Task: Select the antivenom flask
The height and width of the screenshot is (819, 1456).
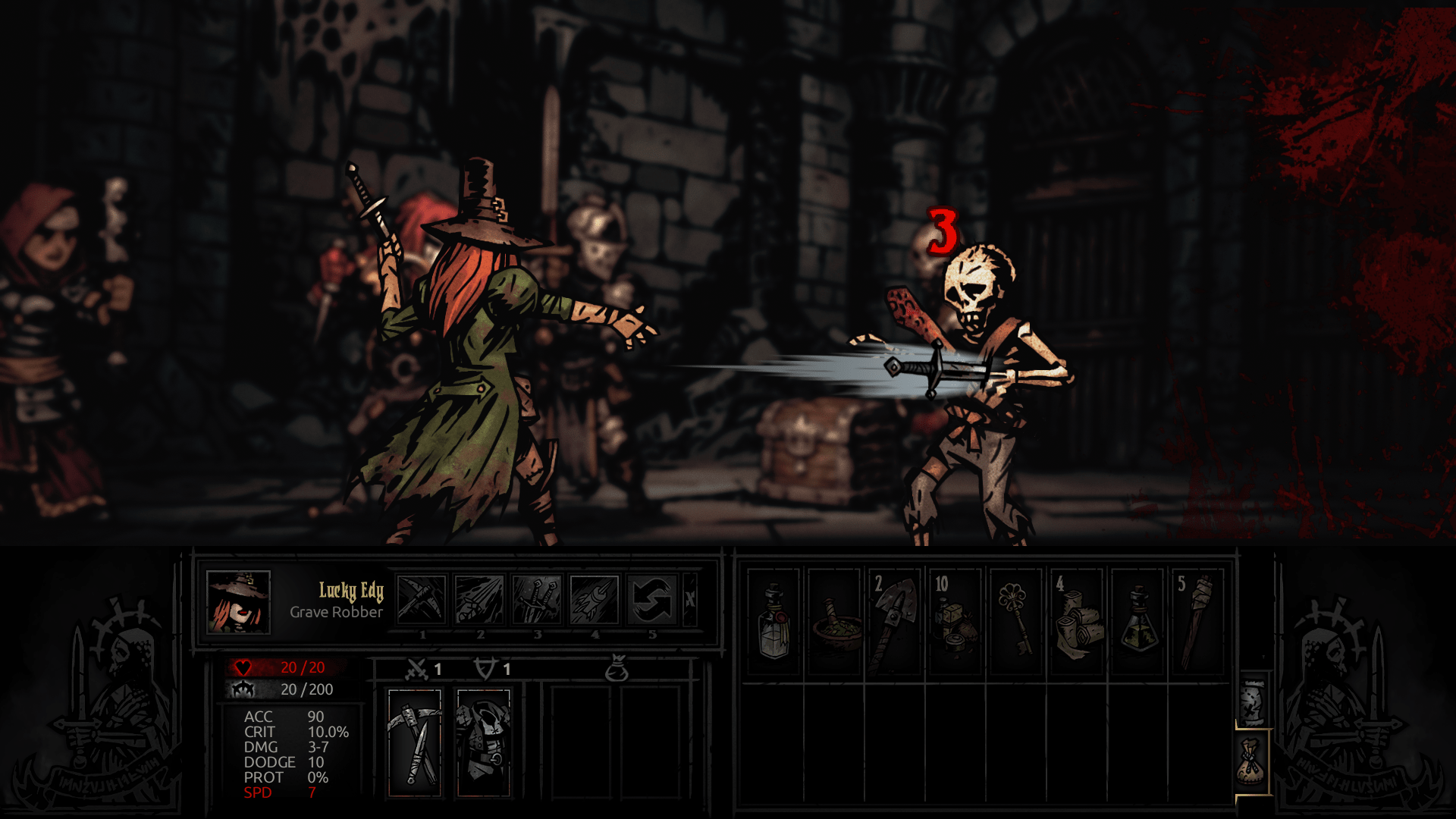Action: click(1137, 622)
